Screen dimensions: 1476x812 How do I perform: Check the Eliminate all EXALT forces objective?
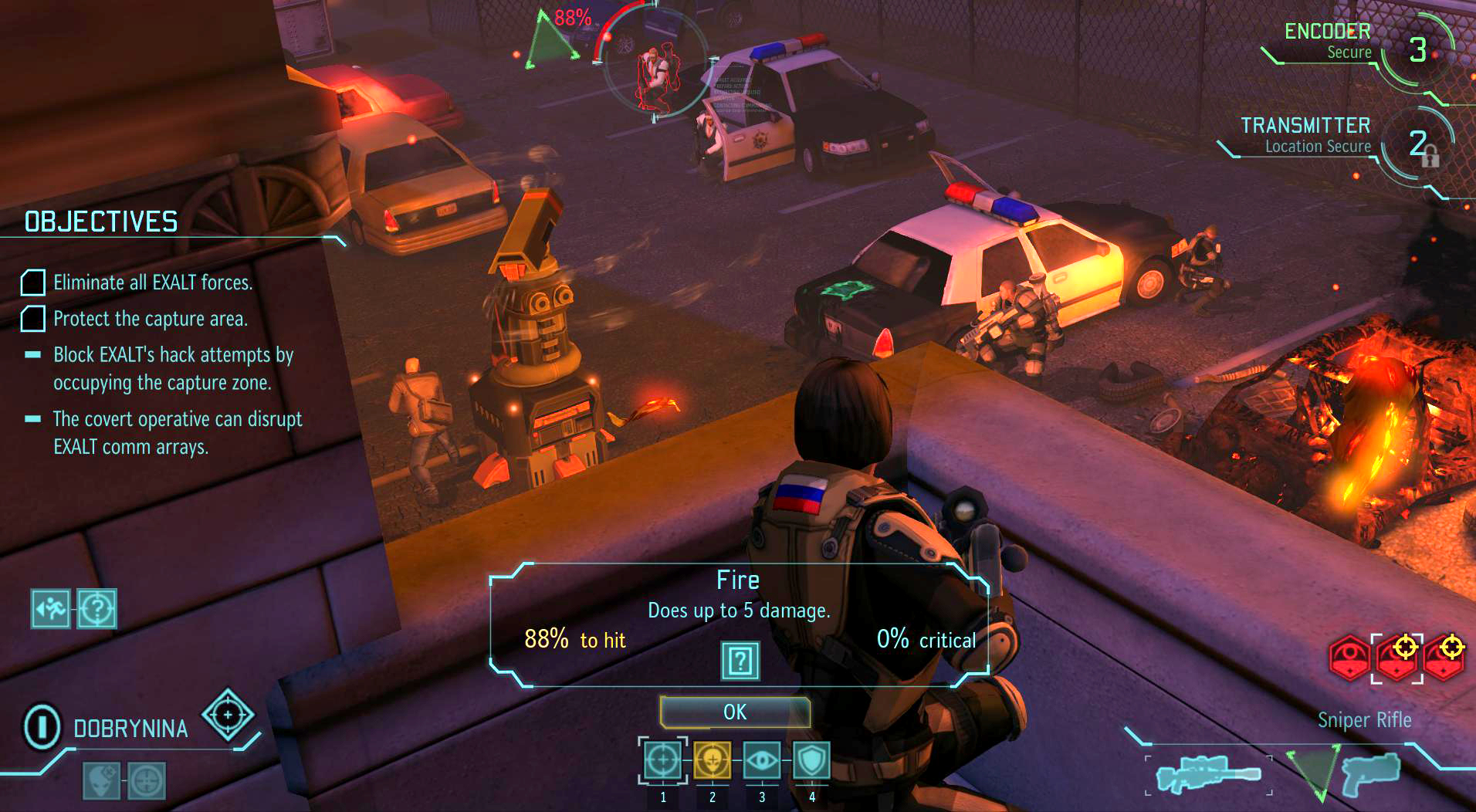[32, 283]
